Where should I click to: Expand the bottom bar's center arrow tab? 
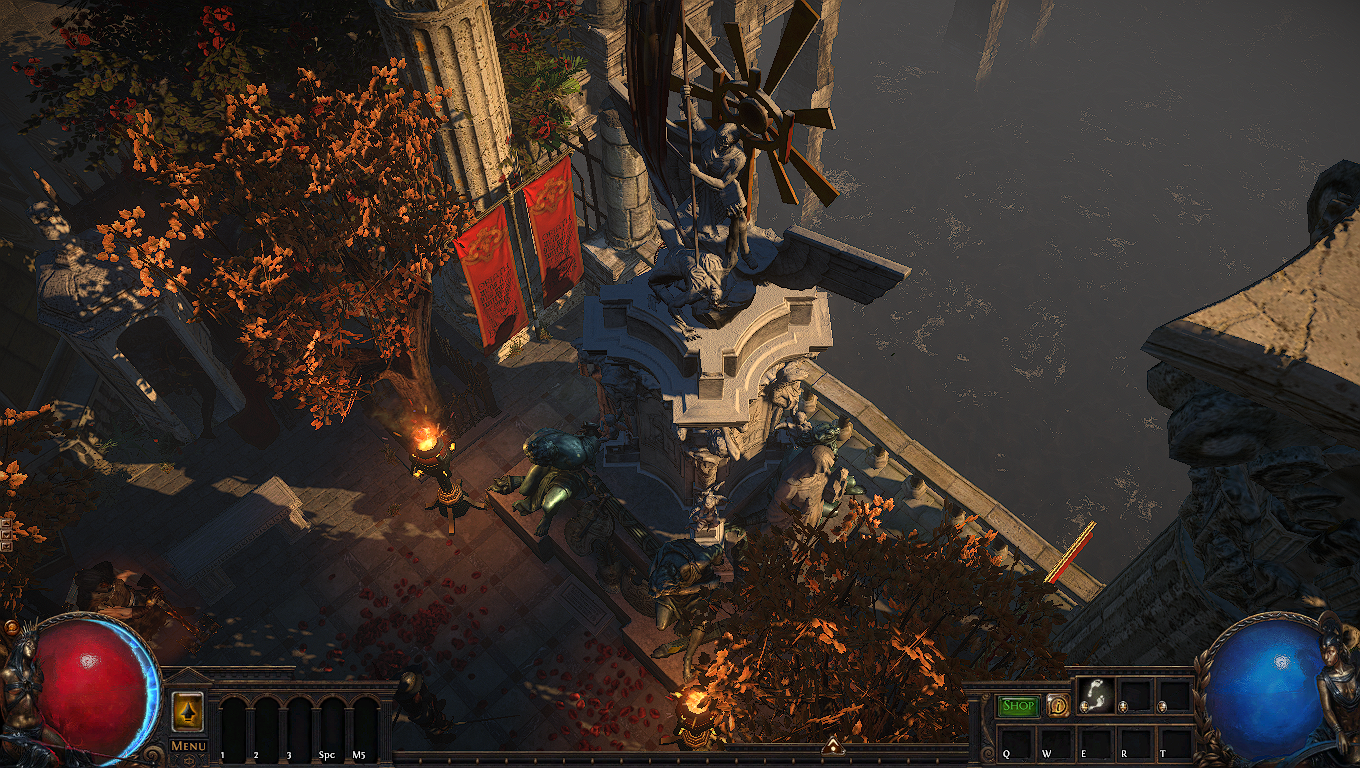coord(831,743)
